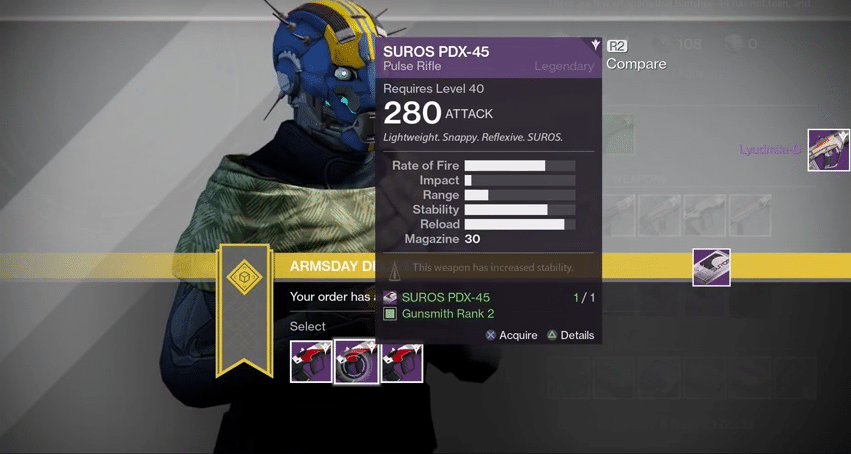Open the SUROS package on the yellow banner
Viewport: 851px width, 454px height.
point(711,267)
